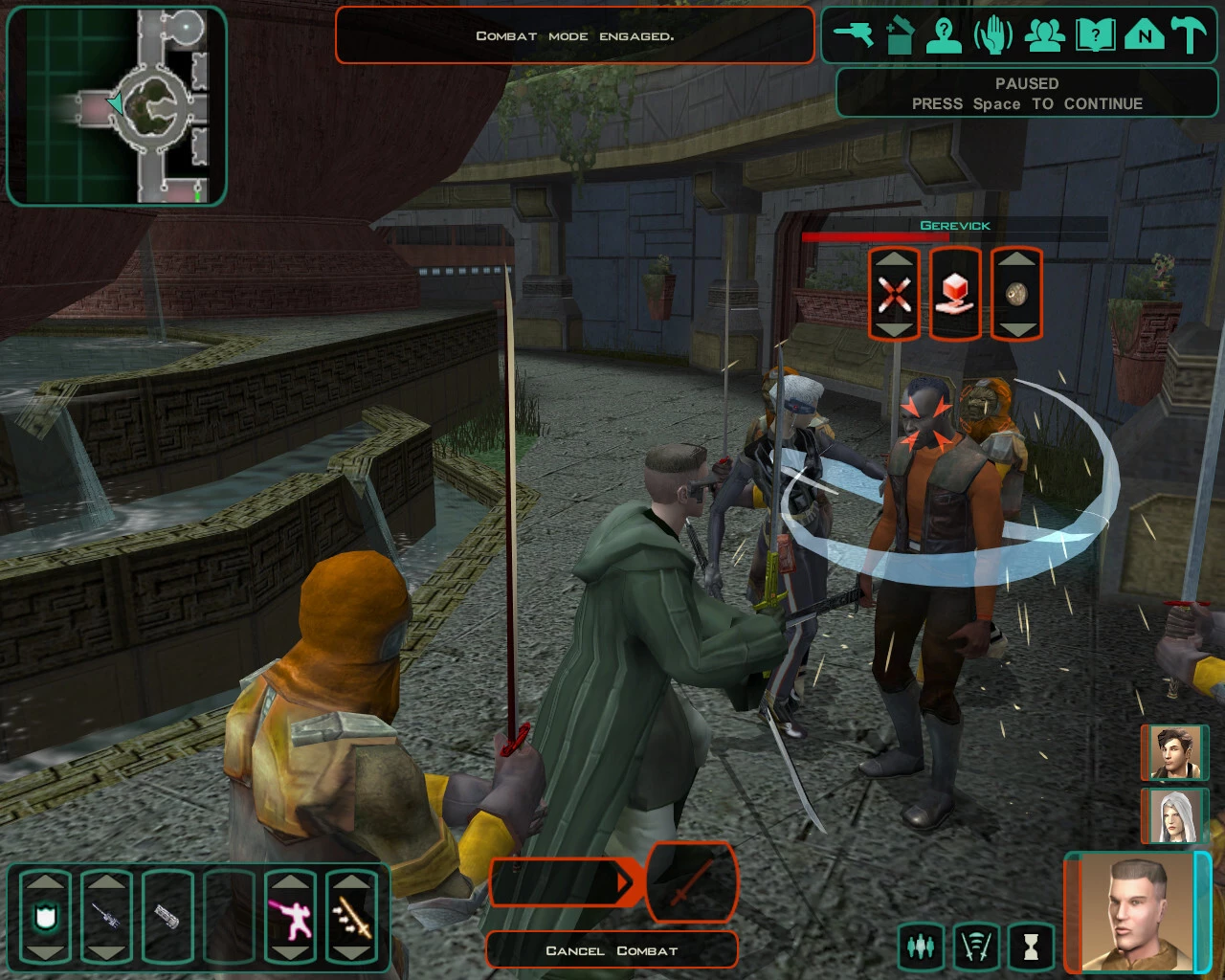Toggle the hourglass pause button
Image resolution: width=1225 pixels, height=980 pixels.
pyautogui.click(x=1030, y=946)
